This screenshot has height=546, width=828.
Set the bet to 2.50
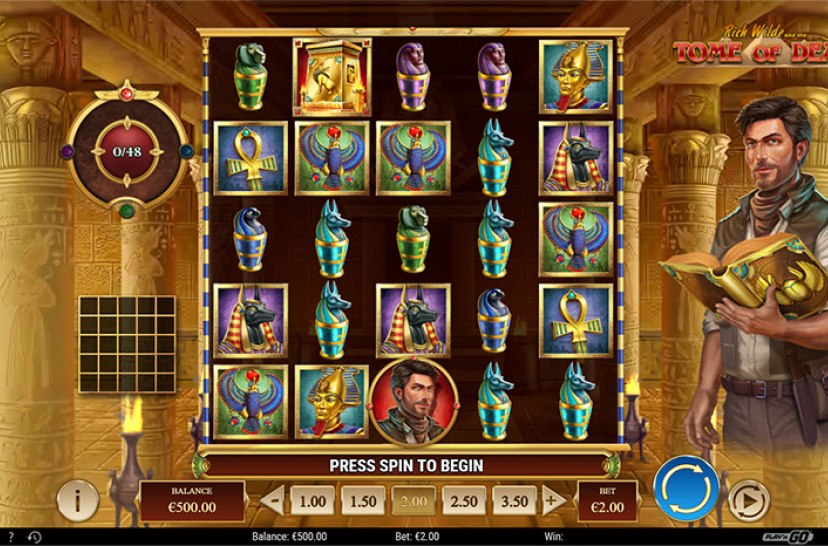click(461, 500)
